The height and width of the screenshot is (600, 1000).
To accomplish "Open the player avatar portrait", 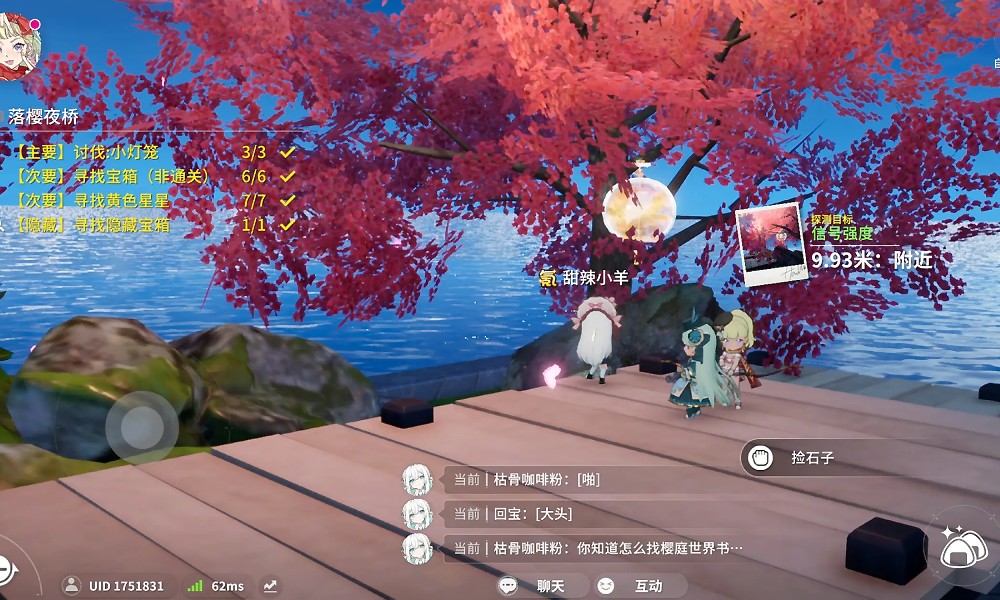I will click(19, 46).
